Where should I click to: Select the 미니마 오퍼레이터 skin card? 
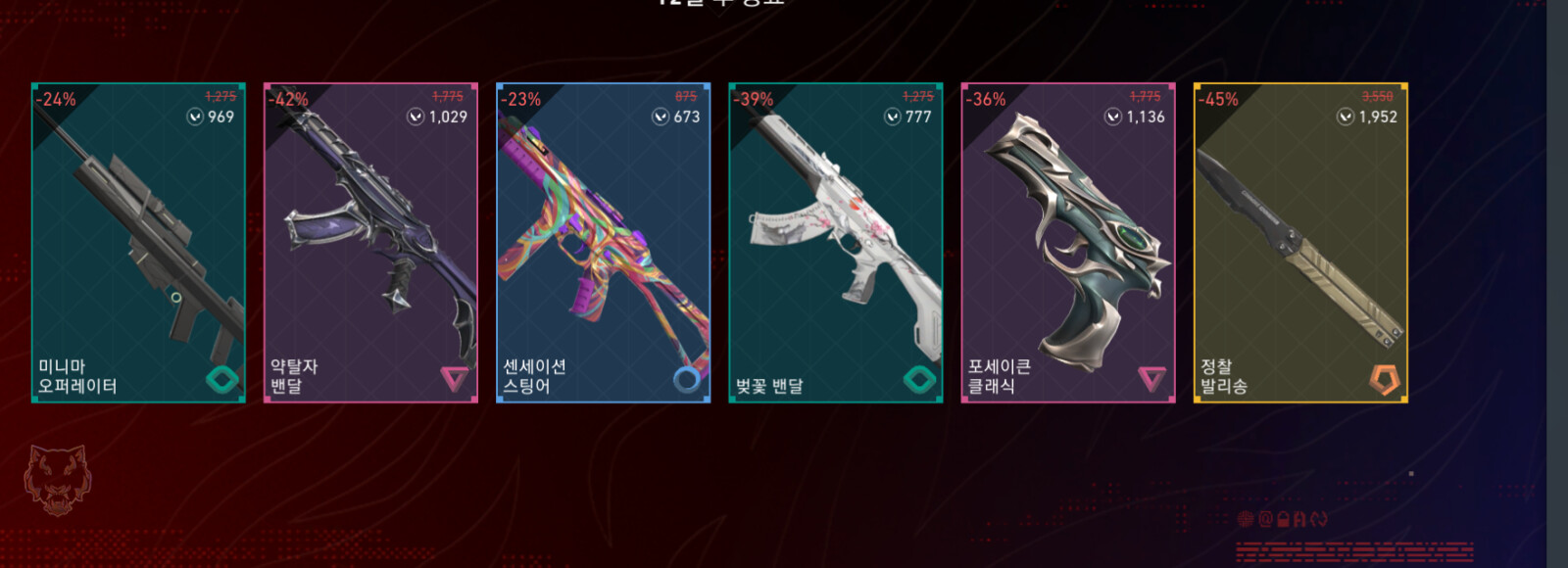pos(138,242)
